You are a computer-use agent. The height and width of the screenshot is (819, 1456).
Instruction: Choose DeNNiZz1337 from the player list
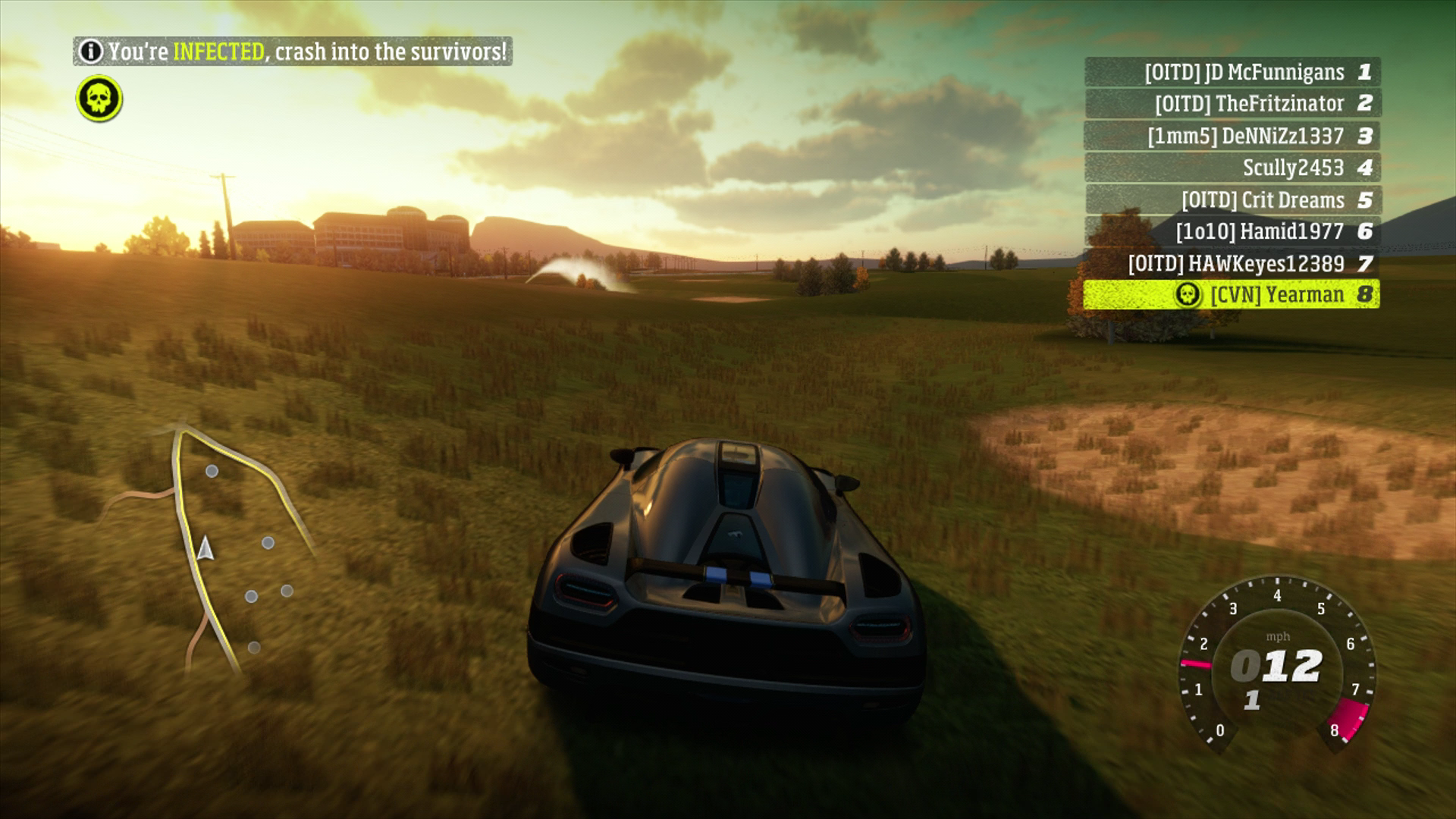click(1232, 136)
